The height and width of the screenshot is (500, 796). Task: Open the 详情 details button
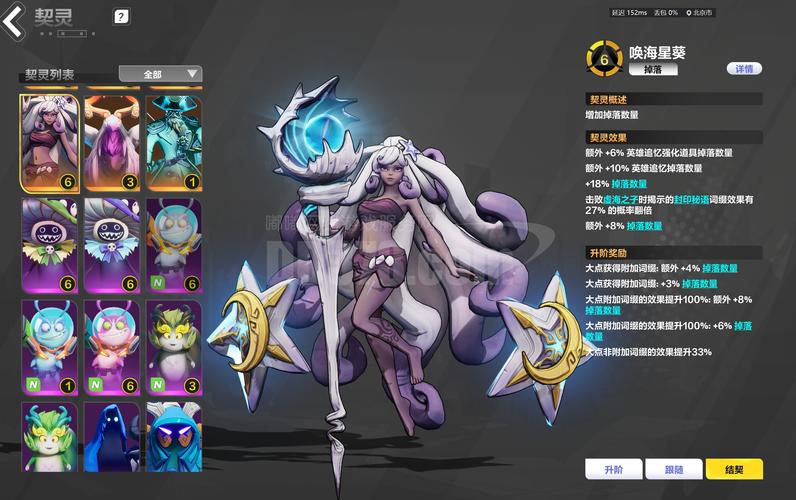(743, 69)
